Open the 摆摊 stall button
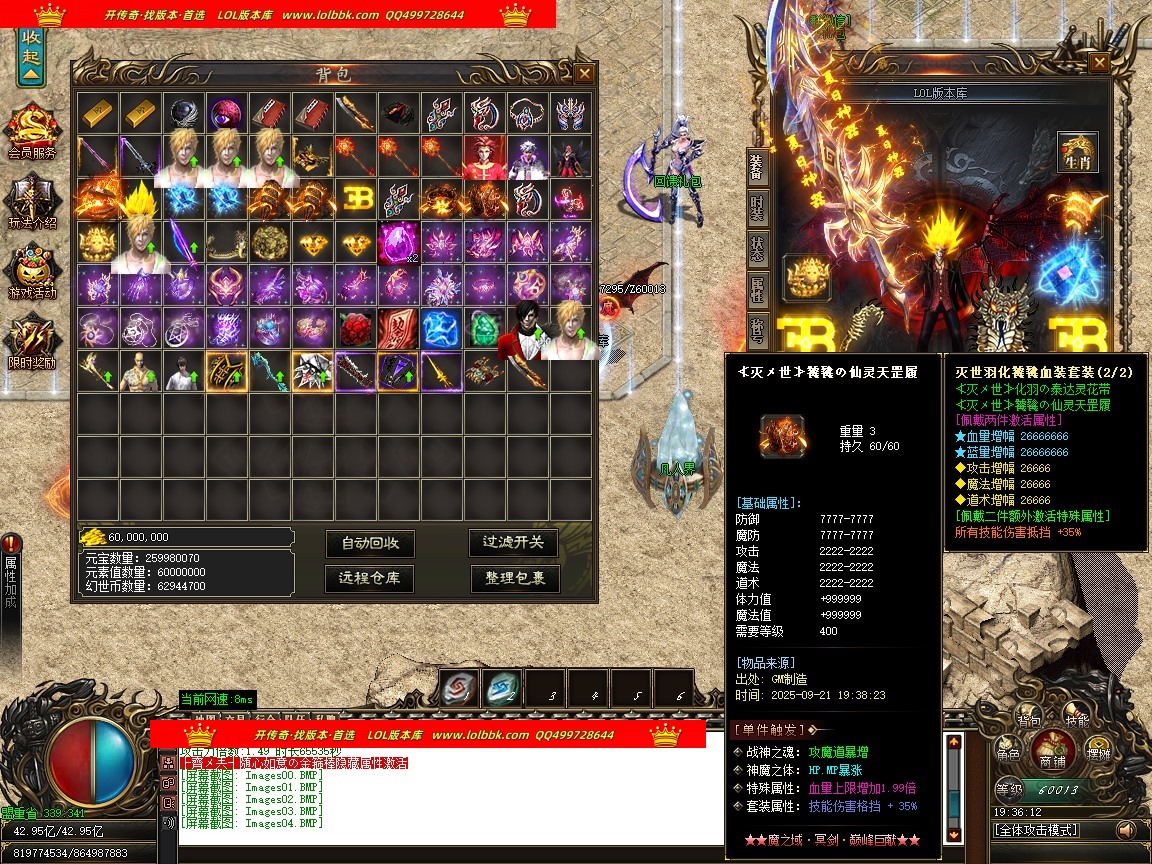The image size is (1152, 864). [x=1098, y=749]
